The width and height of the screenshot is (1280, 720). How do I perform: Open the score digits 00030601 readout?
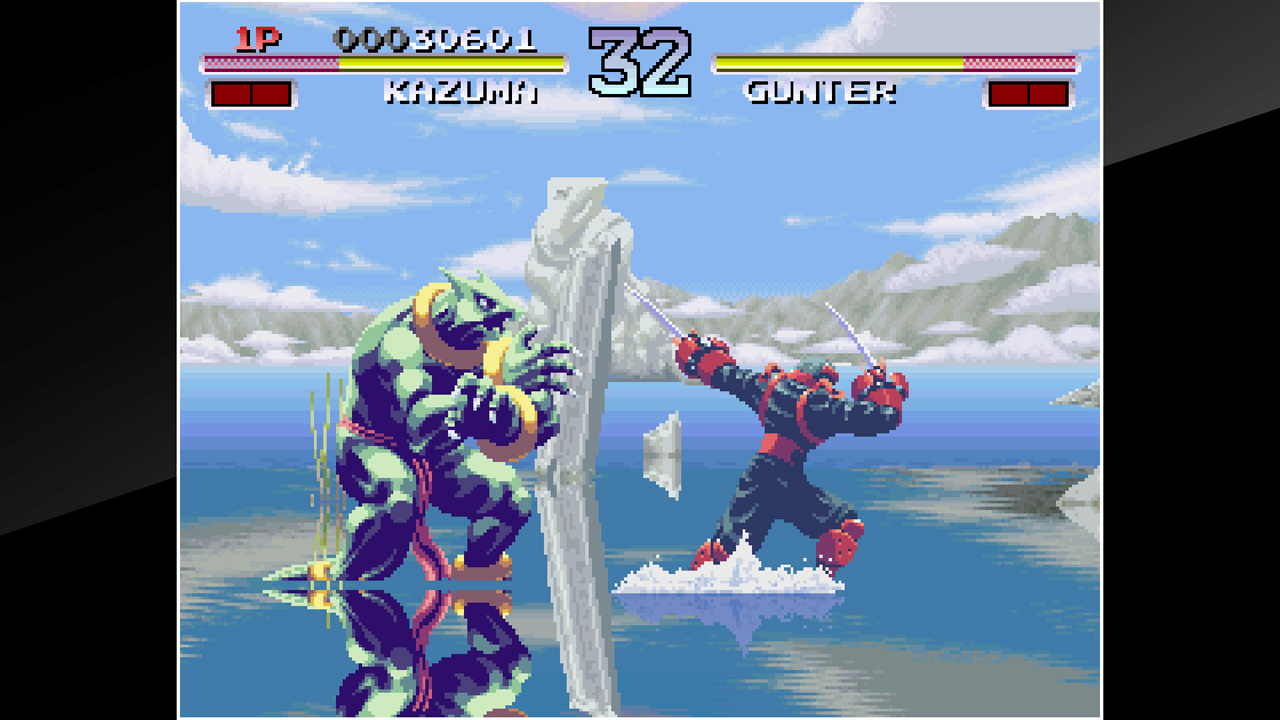[x=438, y=38]
